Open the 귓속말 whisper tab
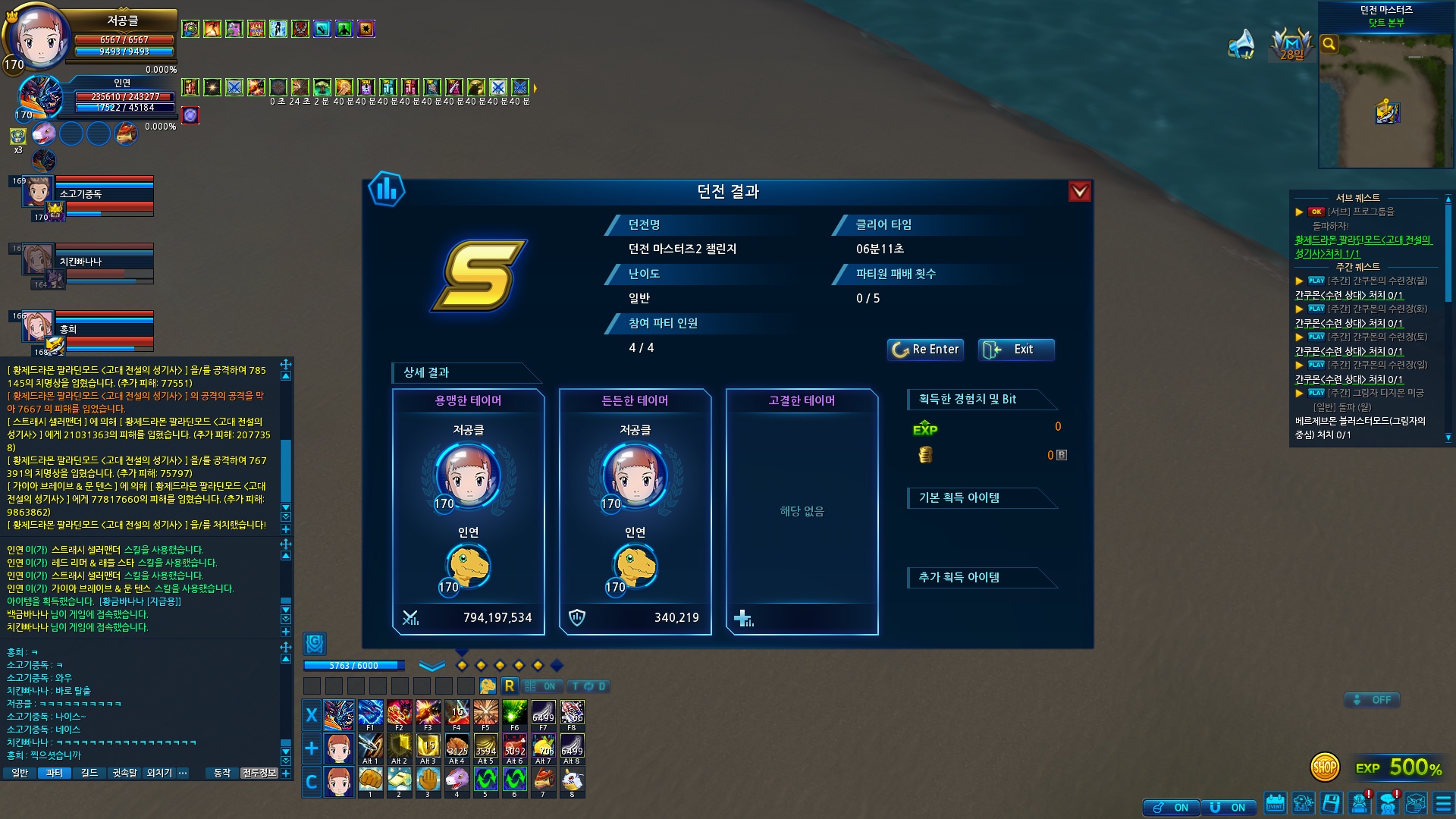 pyautogui.click(x=124, y=773)
